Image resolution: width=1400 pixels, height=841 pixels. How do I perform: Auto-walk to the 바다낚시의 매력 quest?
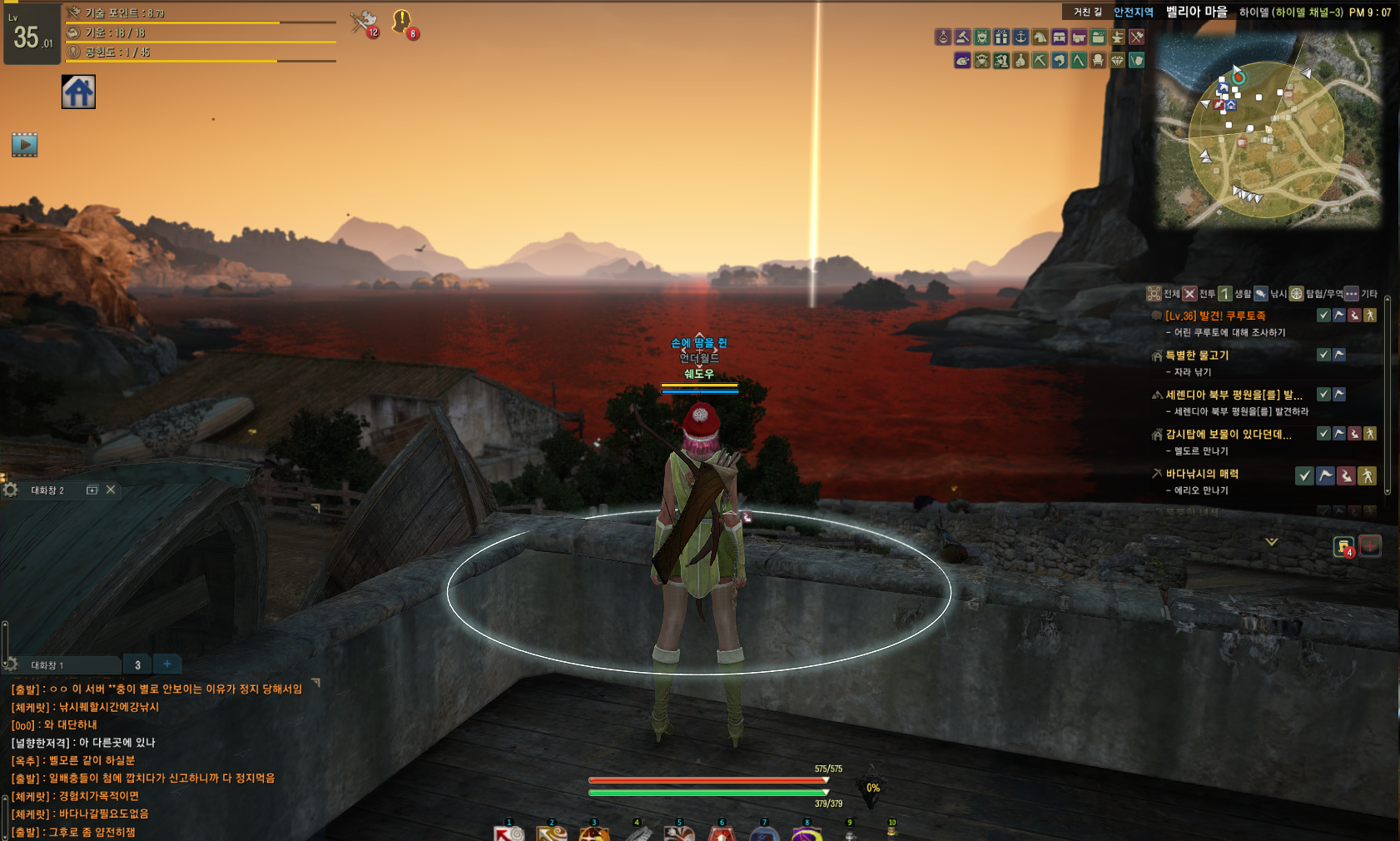click(x=1367, y=475)
